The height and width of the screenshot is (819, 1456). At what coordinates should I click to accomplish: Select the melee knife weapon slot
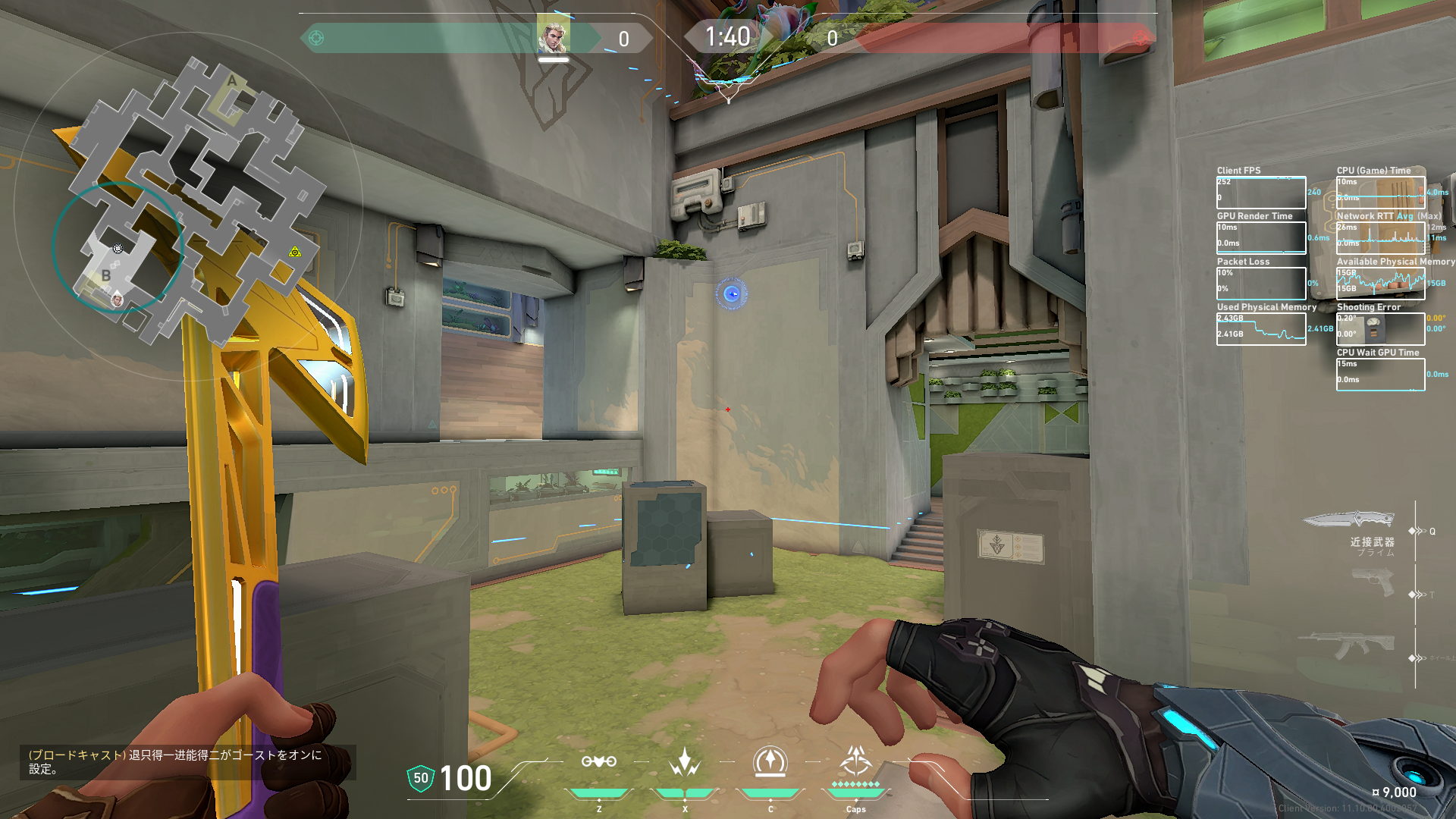(1350, 520)
